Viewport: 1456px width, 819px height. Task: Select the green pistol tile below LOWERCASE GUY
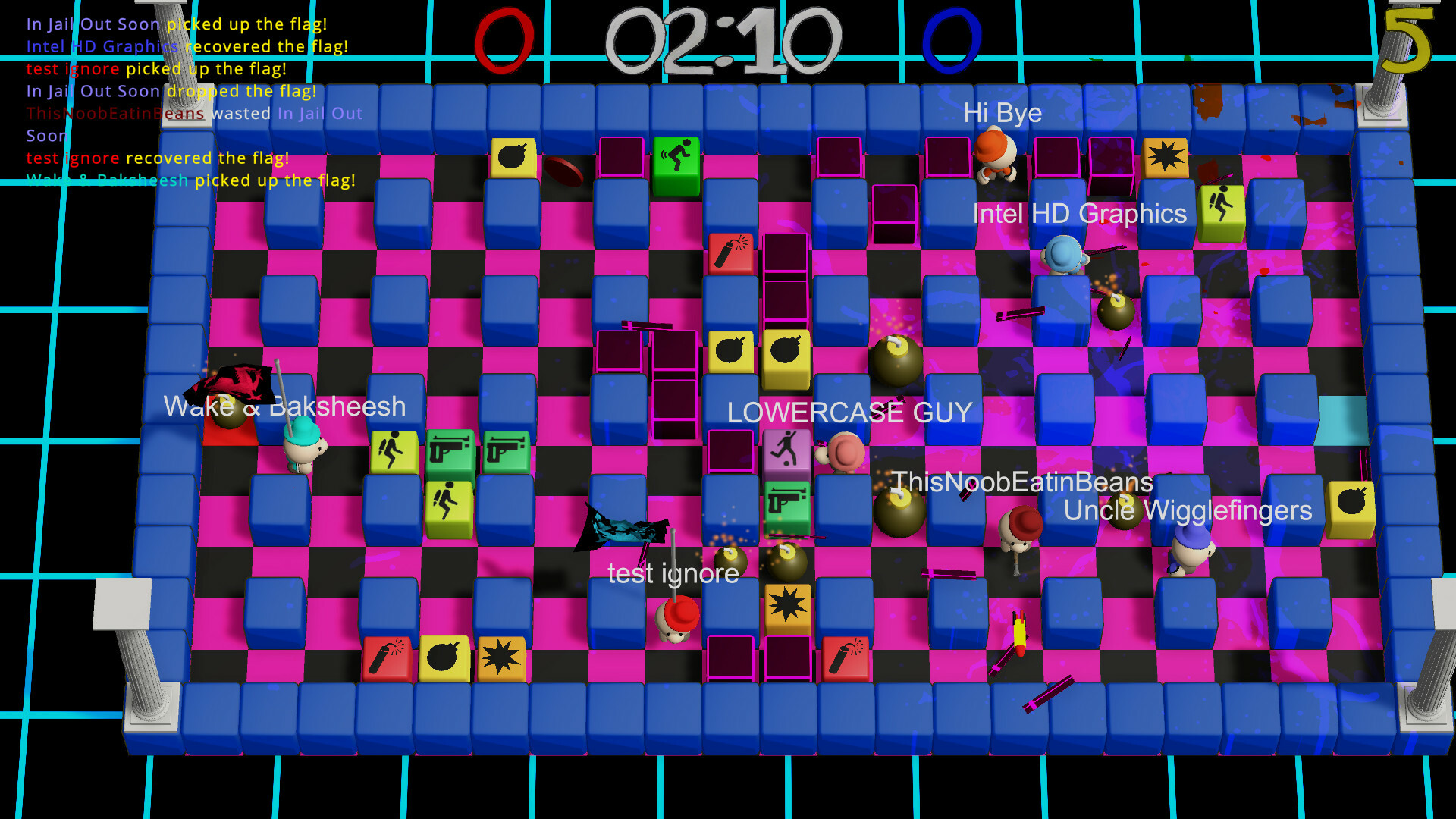point(787,499)
